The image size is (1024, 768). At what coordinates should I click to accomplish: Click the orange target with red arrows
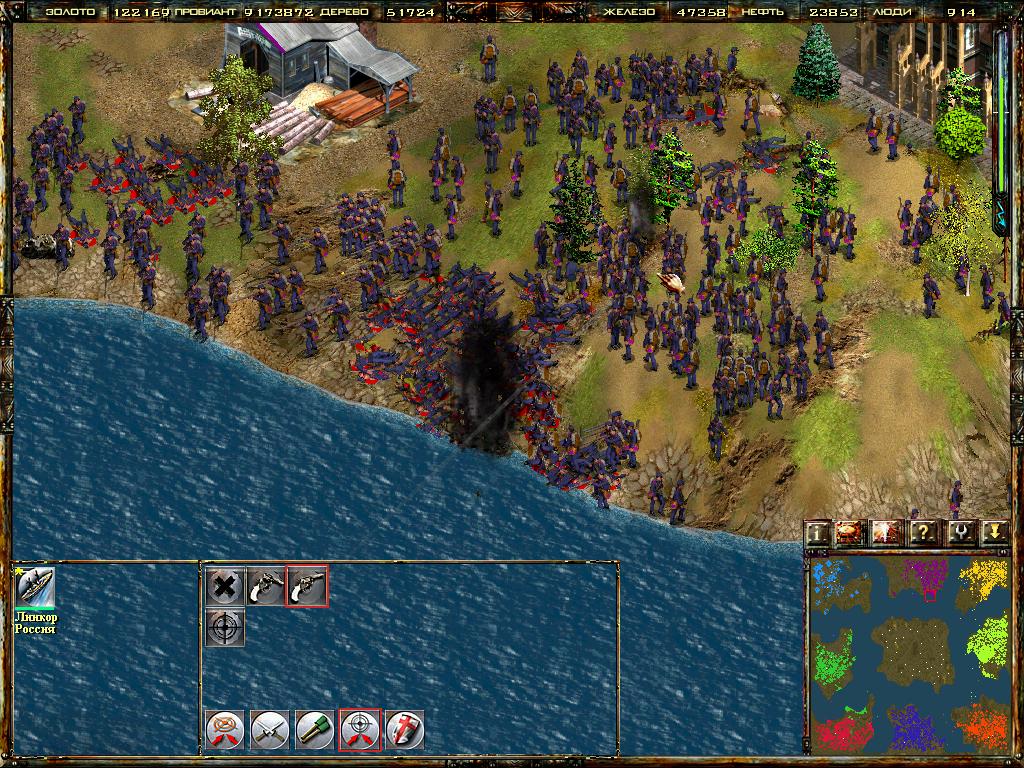tap(224, 729)
